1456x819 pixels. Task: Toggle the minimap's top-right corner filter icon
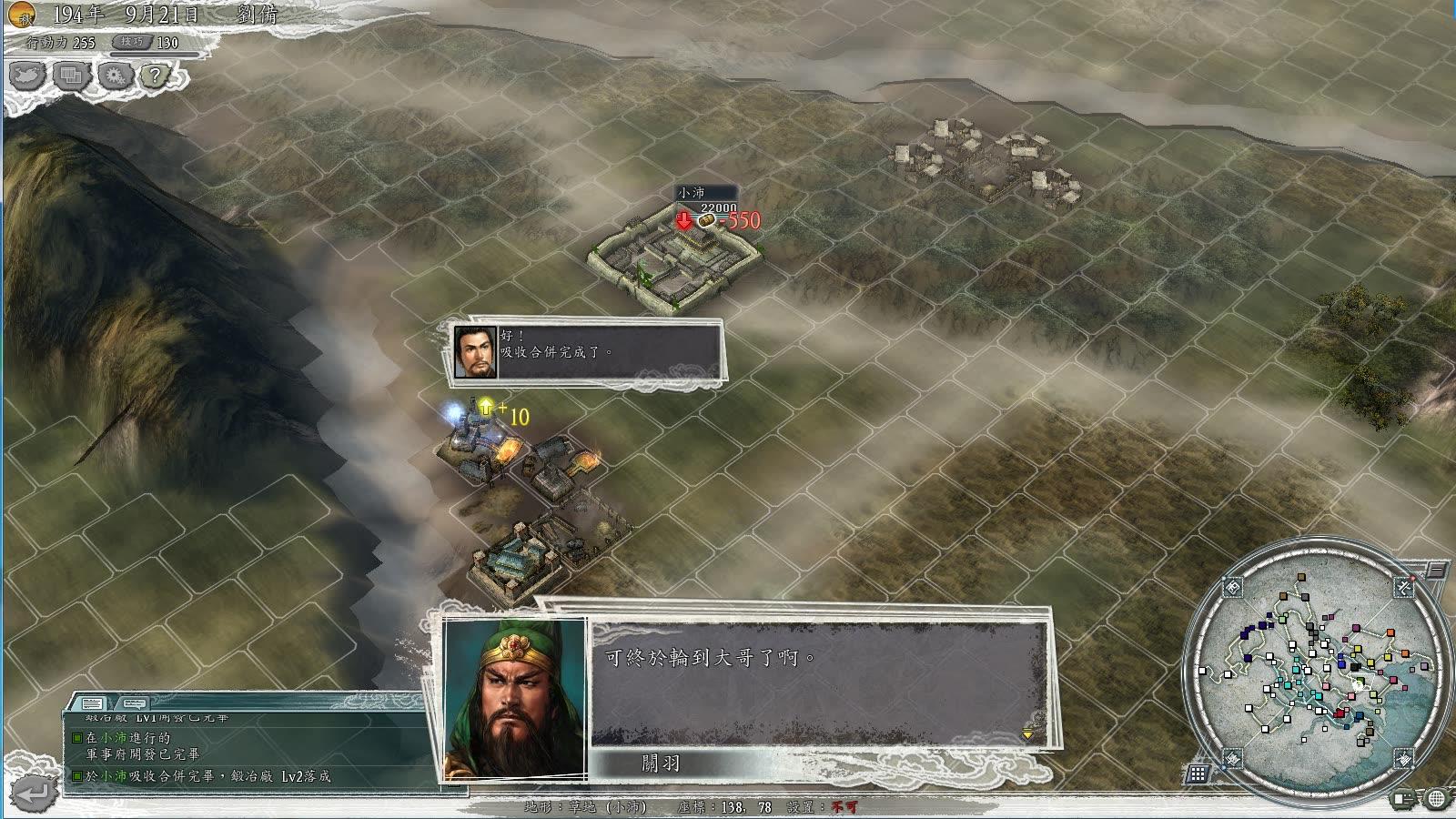1404,588
